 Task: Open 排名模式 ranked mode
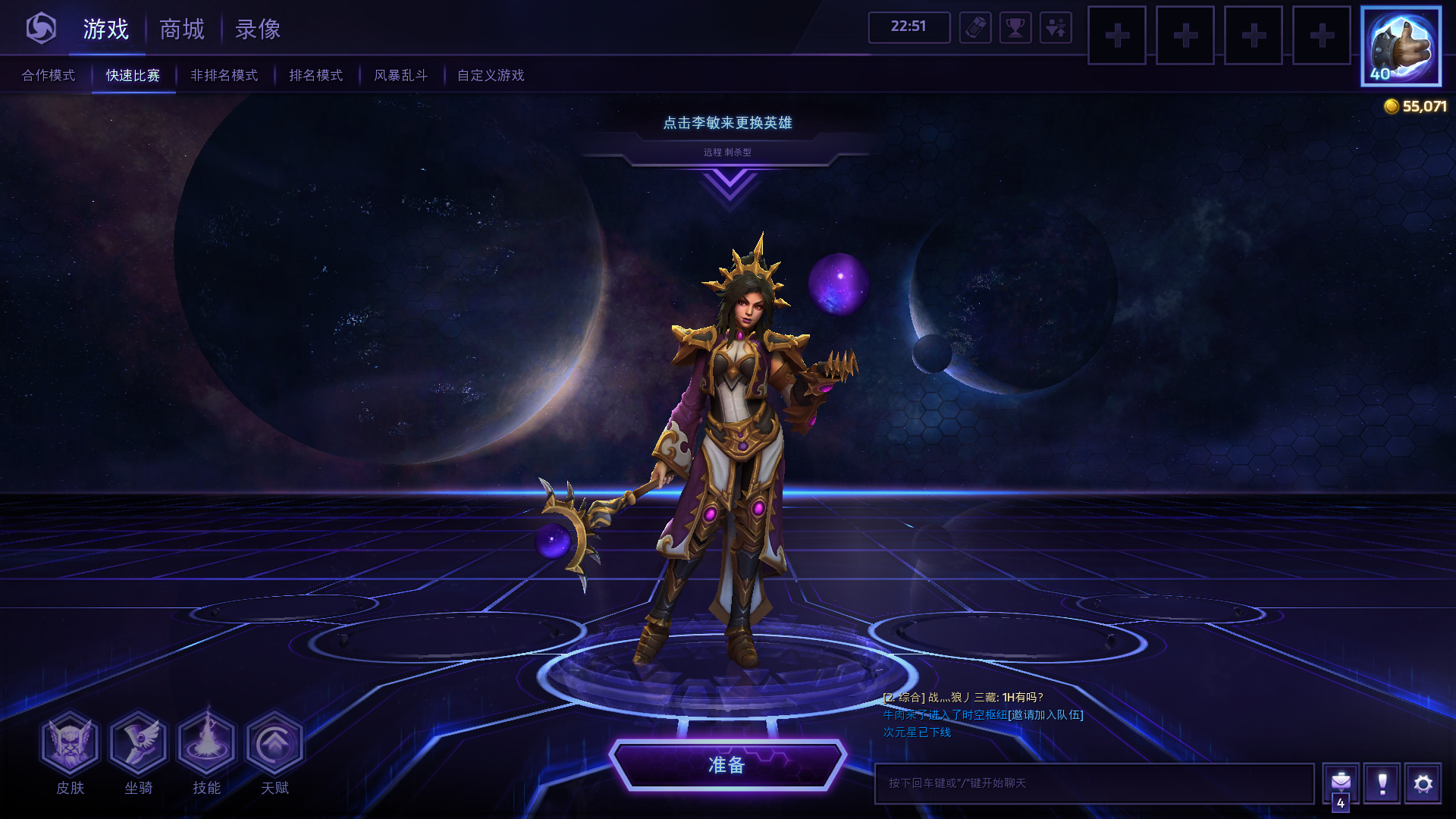[316, 75]
